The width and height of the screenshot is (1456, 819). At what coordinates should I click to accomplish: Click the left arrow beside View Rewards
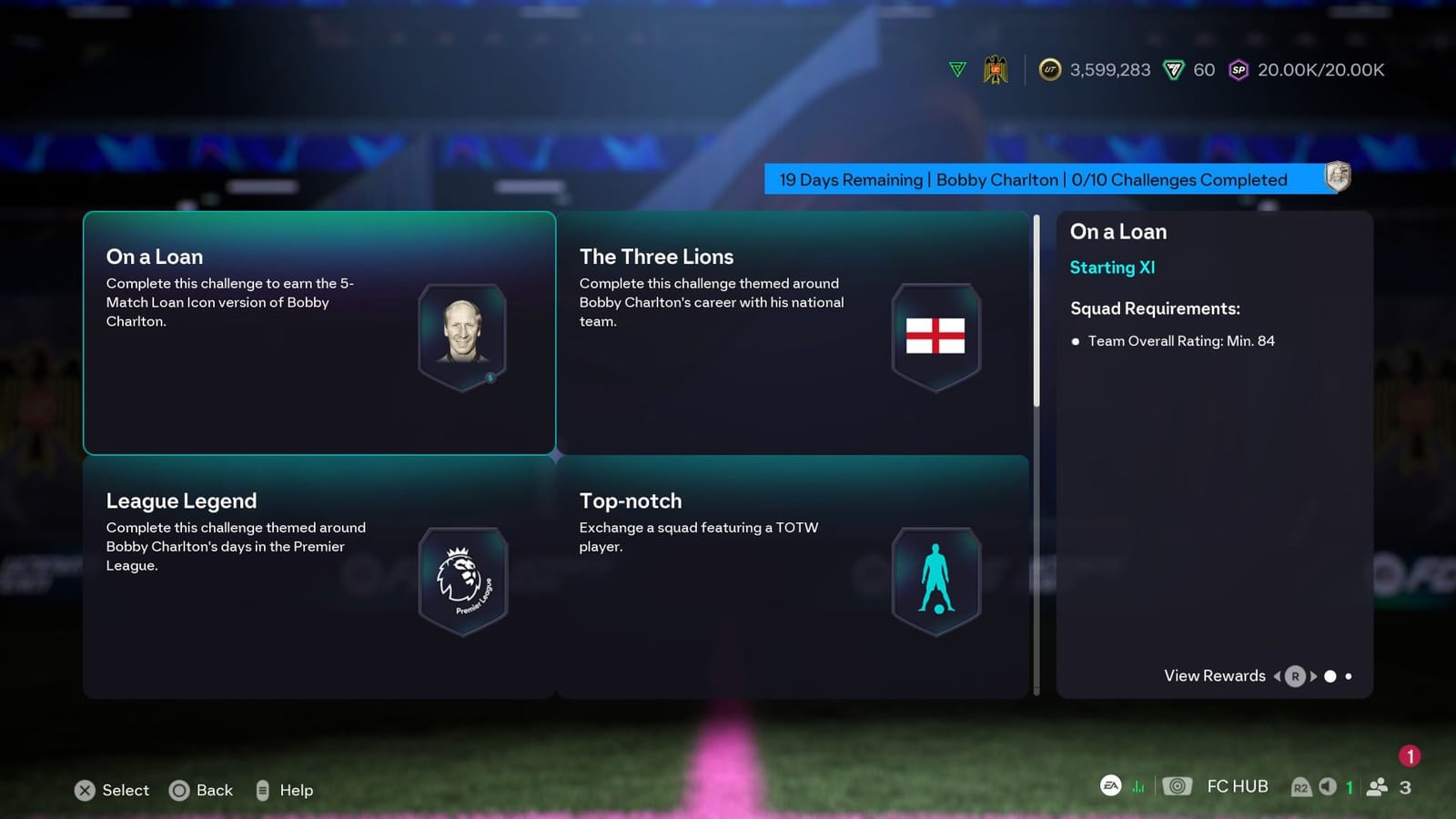(x=1278, y=676)
